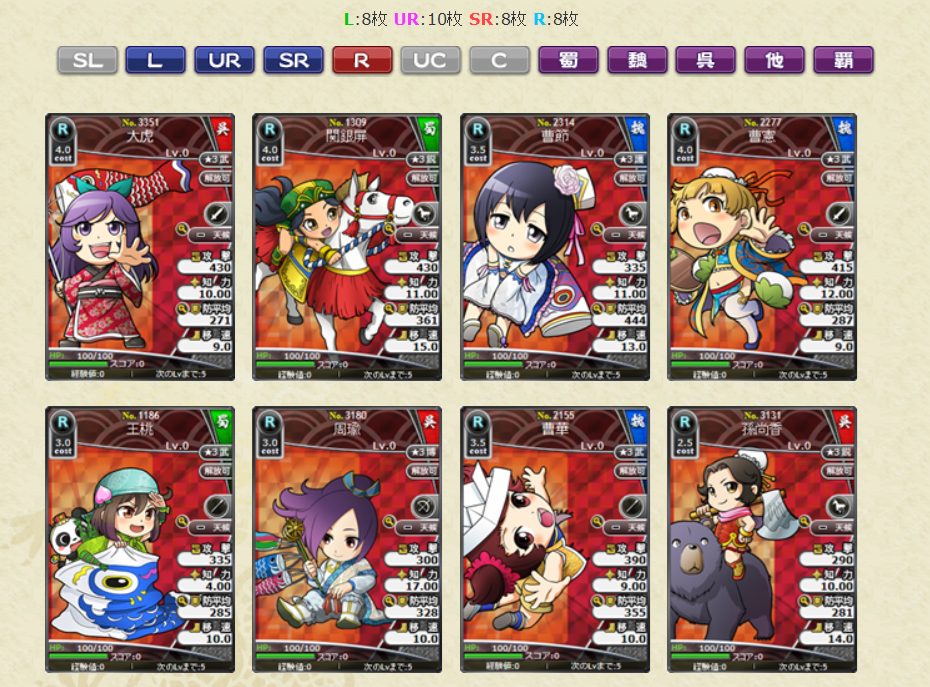930x687 pixels.
Task: Filter cards by 魏 faction
Action: 637,60
